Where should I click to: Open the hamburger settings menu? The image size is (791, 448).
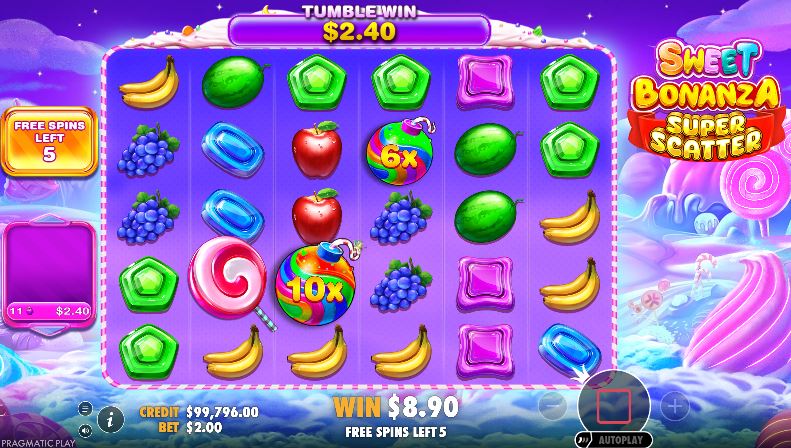pyautogui.click(x=85, y=407)
